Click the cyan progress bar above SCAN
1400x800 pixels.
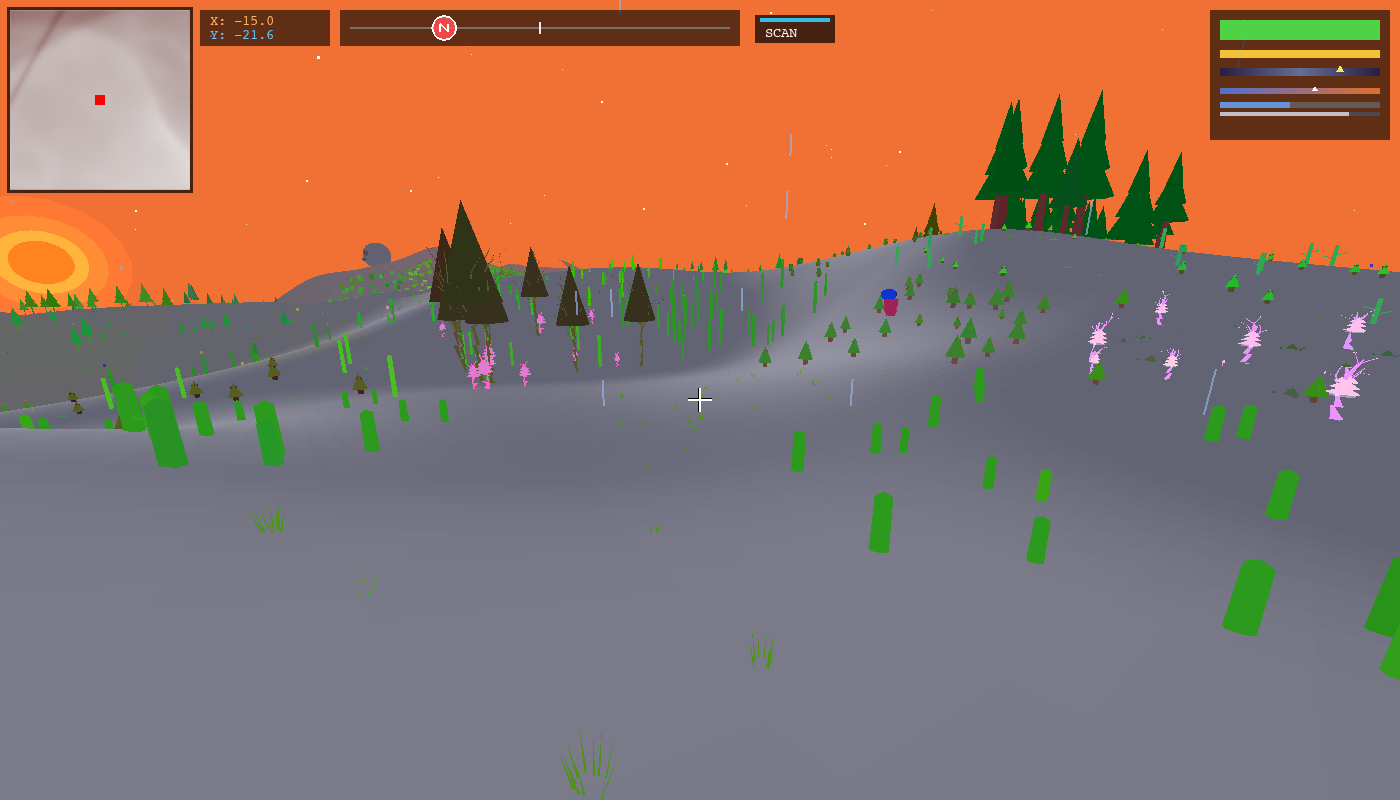[795, 19]
